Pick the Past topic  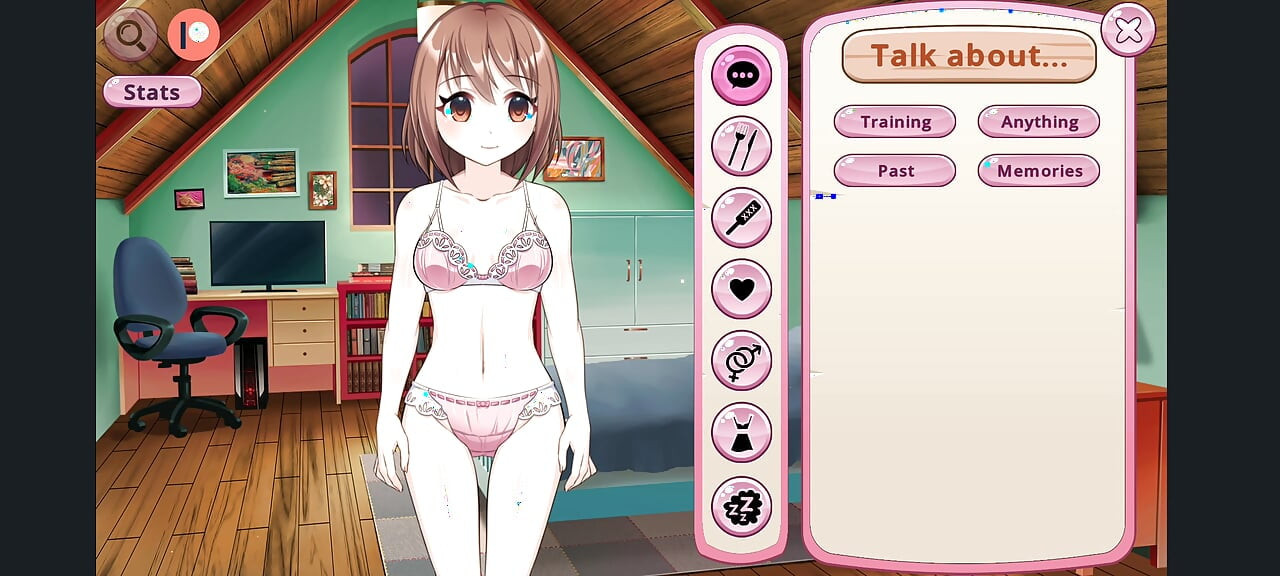tap(895, 171)
